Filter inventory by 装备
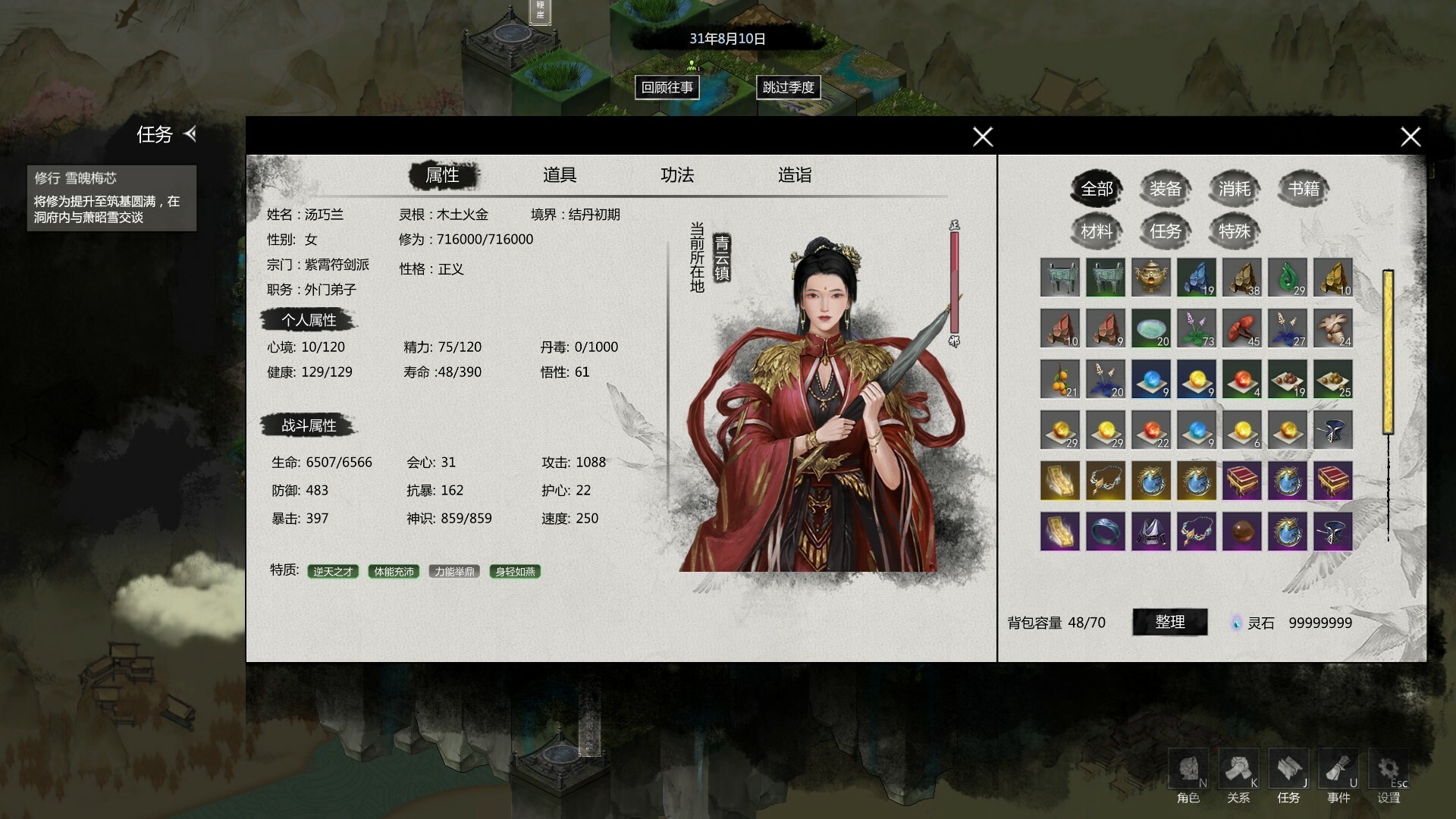Viewport: 1456px width, 819px height. [x=1165, y=189]
